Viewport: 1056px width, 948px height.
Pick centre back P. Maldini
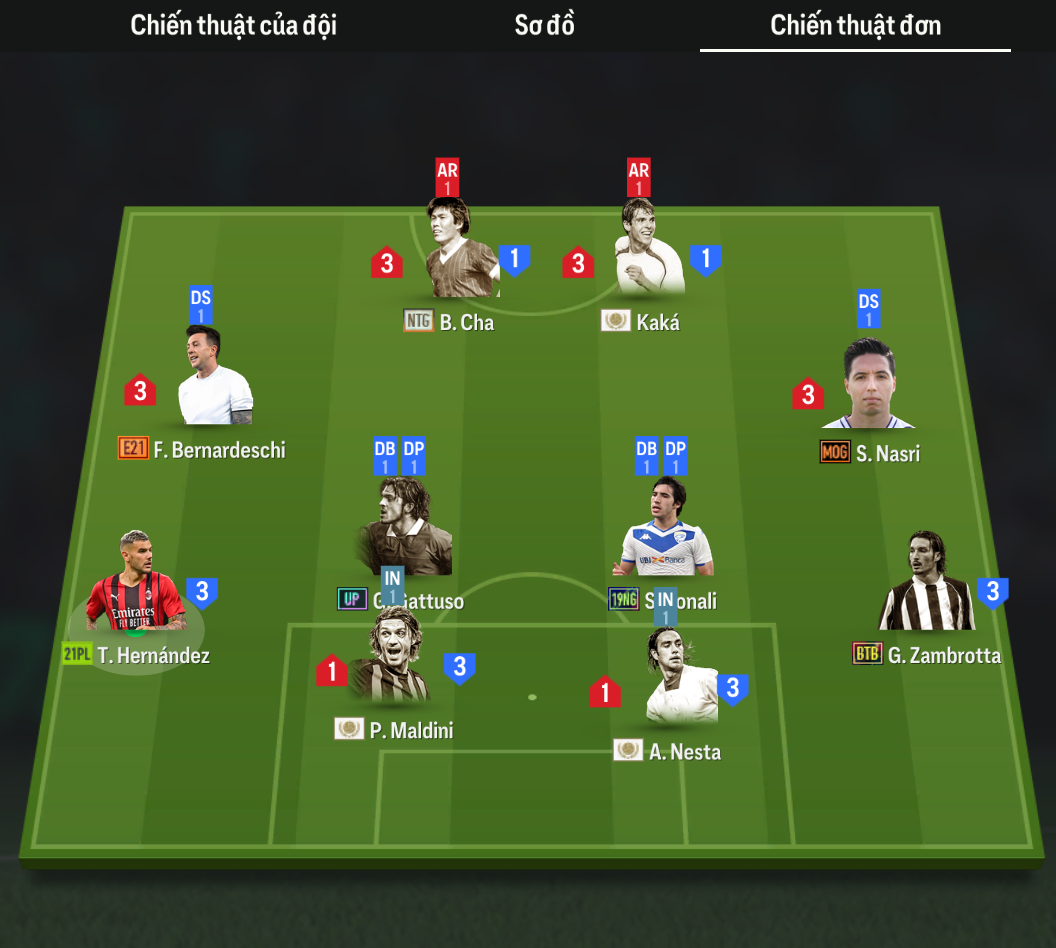pos(391,658)
